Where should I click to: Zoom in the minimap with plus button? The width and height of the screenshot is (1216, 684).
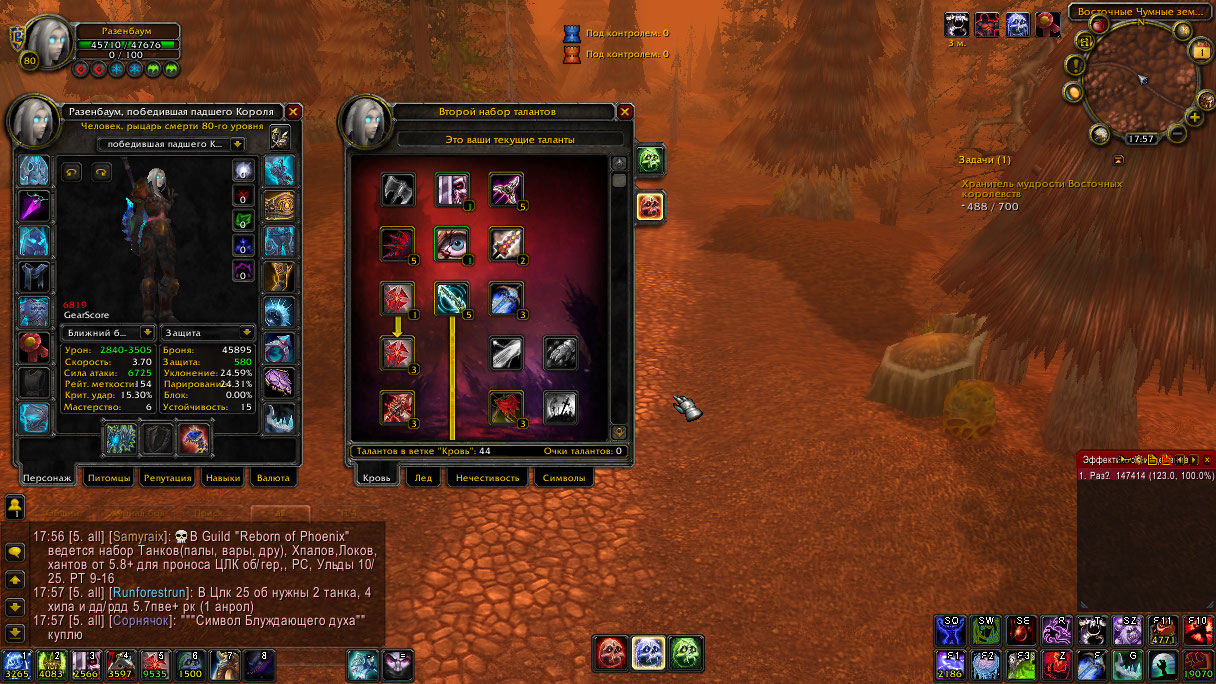(x=1194, y=117)
